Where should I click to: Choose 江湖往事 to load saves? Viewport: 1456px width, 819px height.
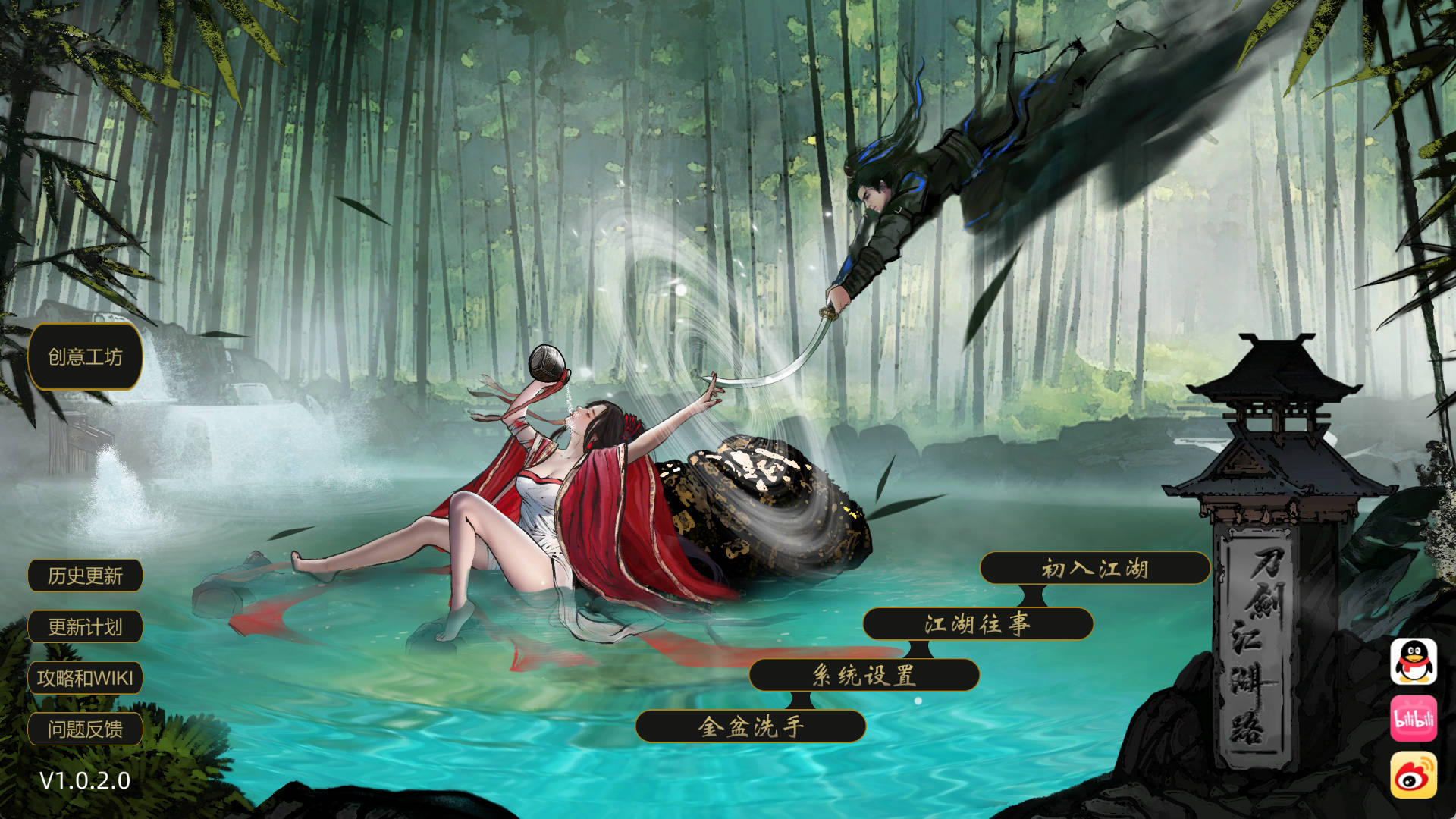pos(978,626)
